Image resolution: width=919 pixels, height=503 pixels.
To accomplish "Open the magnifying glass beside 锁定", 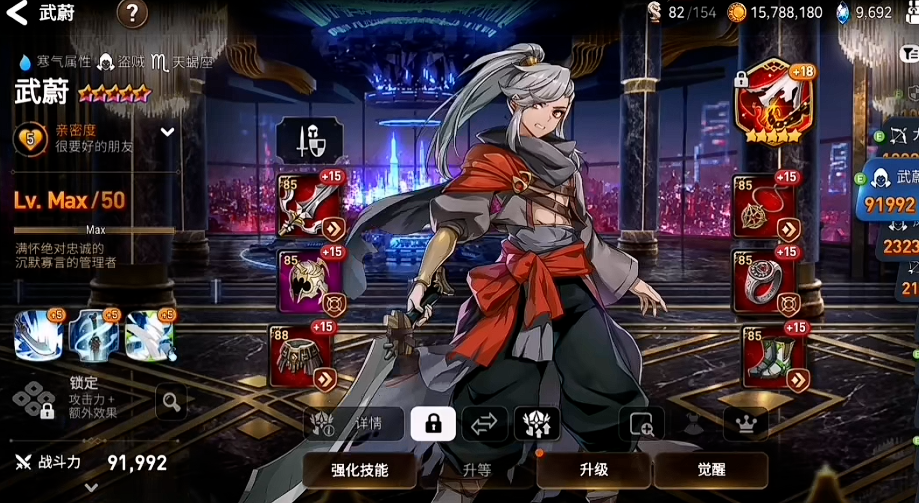I will point(171,403).
